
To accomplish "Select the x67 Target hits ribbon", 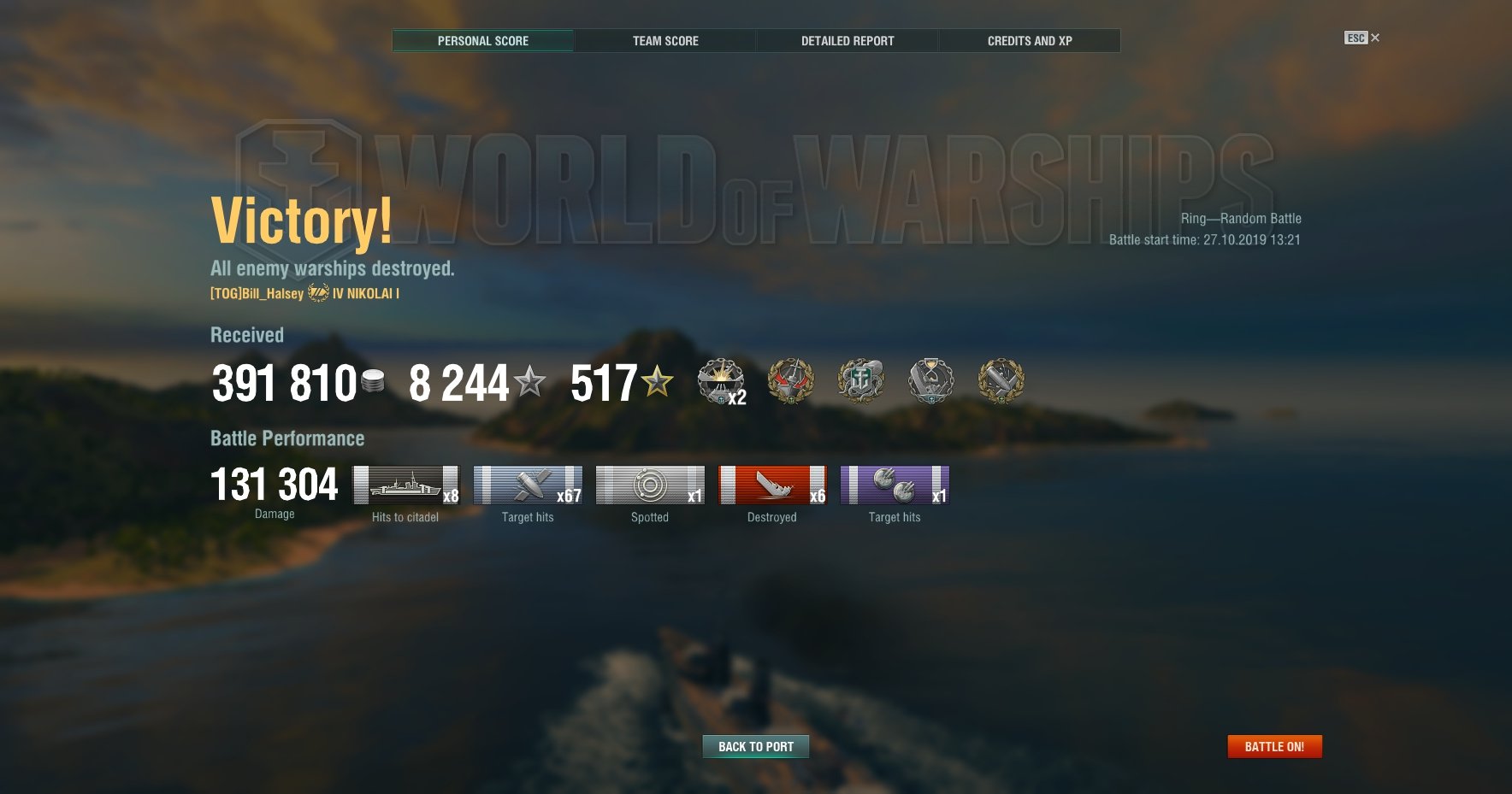I will click(528, 485).
